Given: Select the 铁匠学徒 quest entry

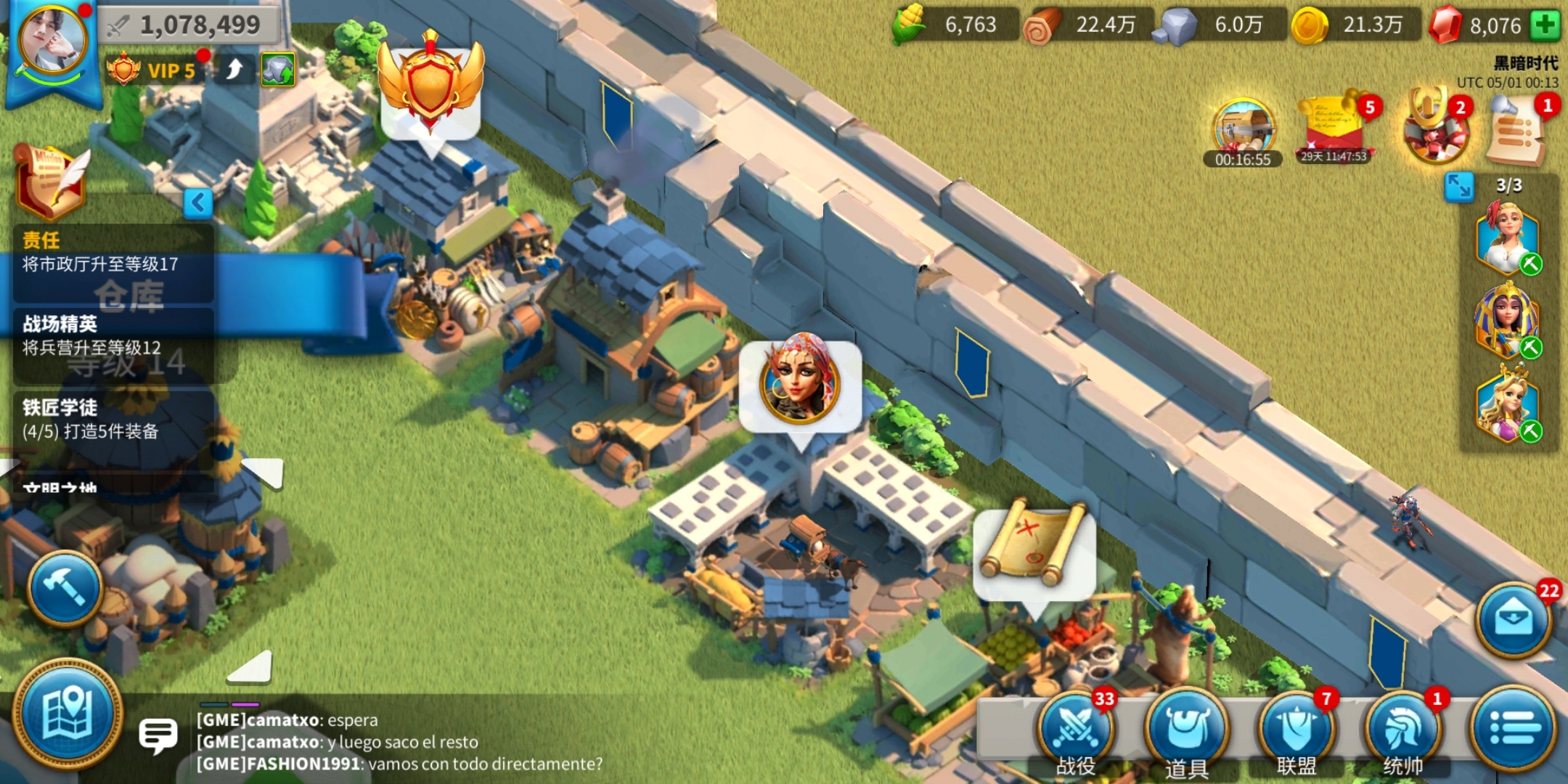Looking at the screenshot, I should (x=113, y=420).
